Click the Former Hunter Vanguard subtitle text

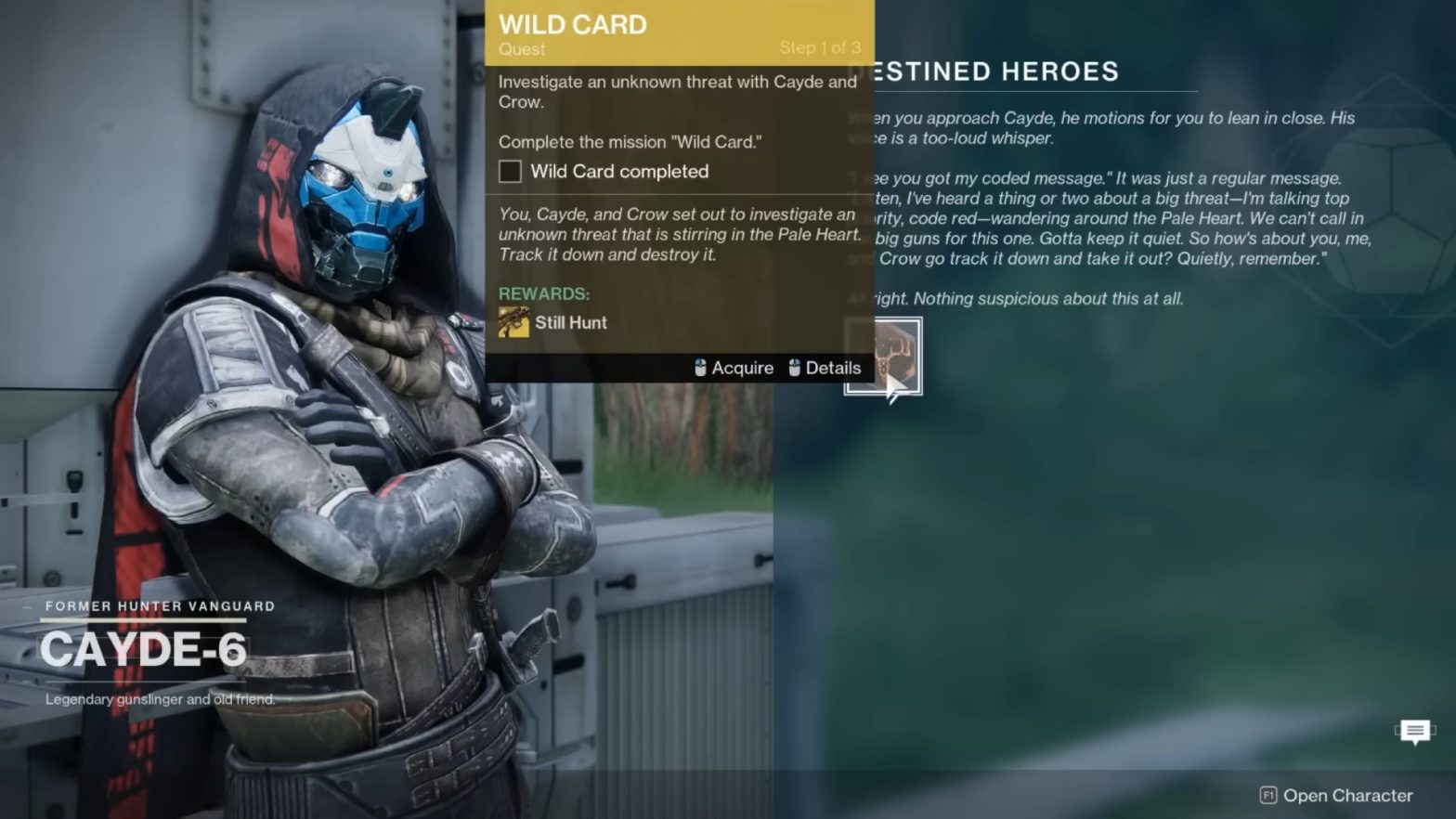click(x=158, y=605)
